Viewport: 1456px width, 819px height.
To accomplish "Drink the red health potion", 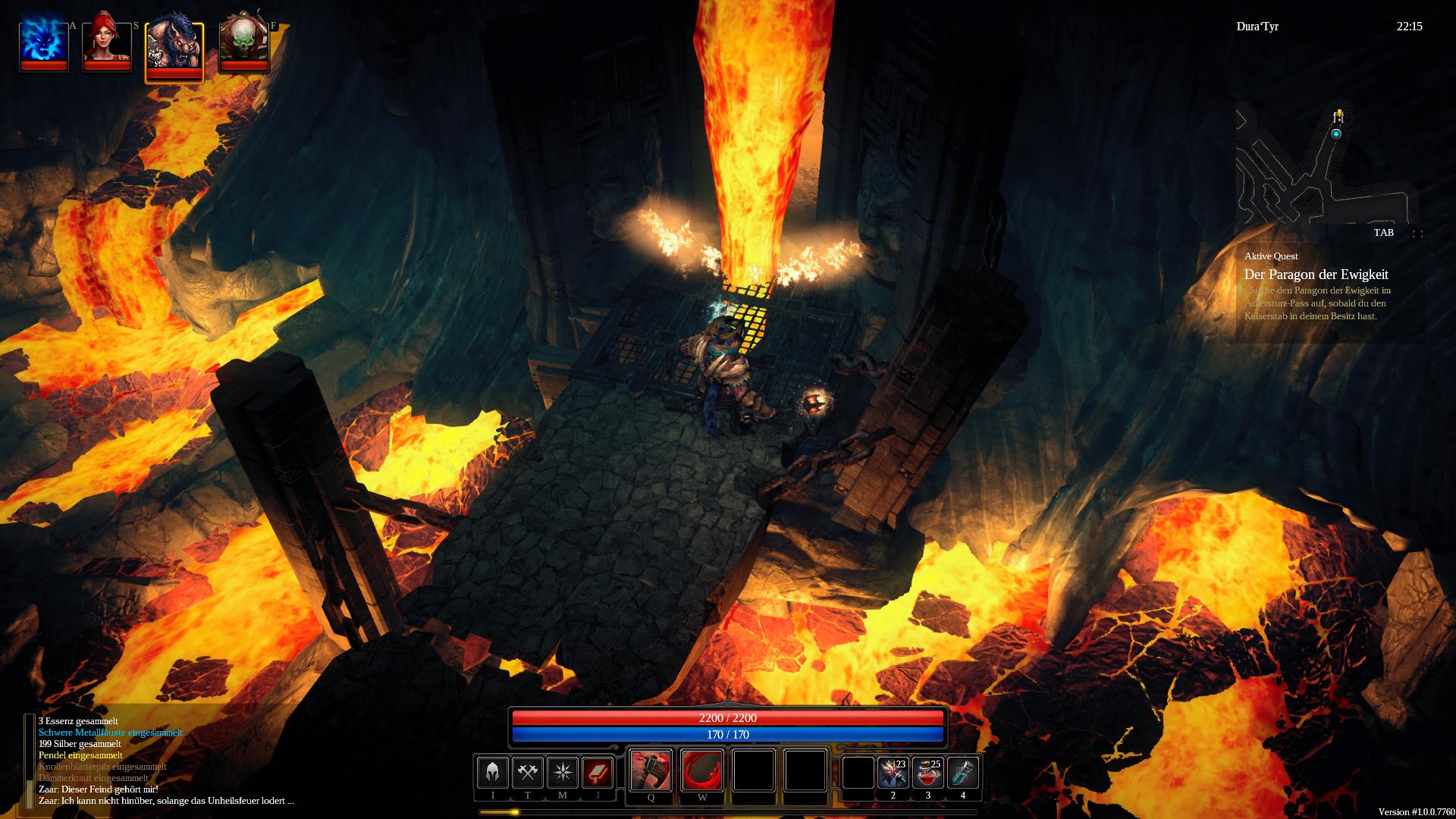I will tap(927, 773).
